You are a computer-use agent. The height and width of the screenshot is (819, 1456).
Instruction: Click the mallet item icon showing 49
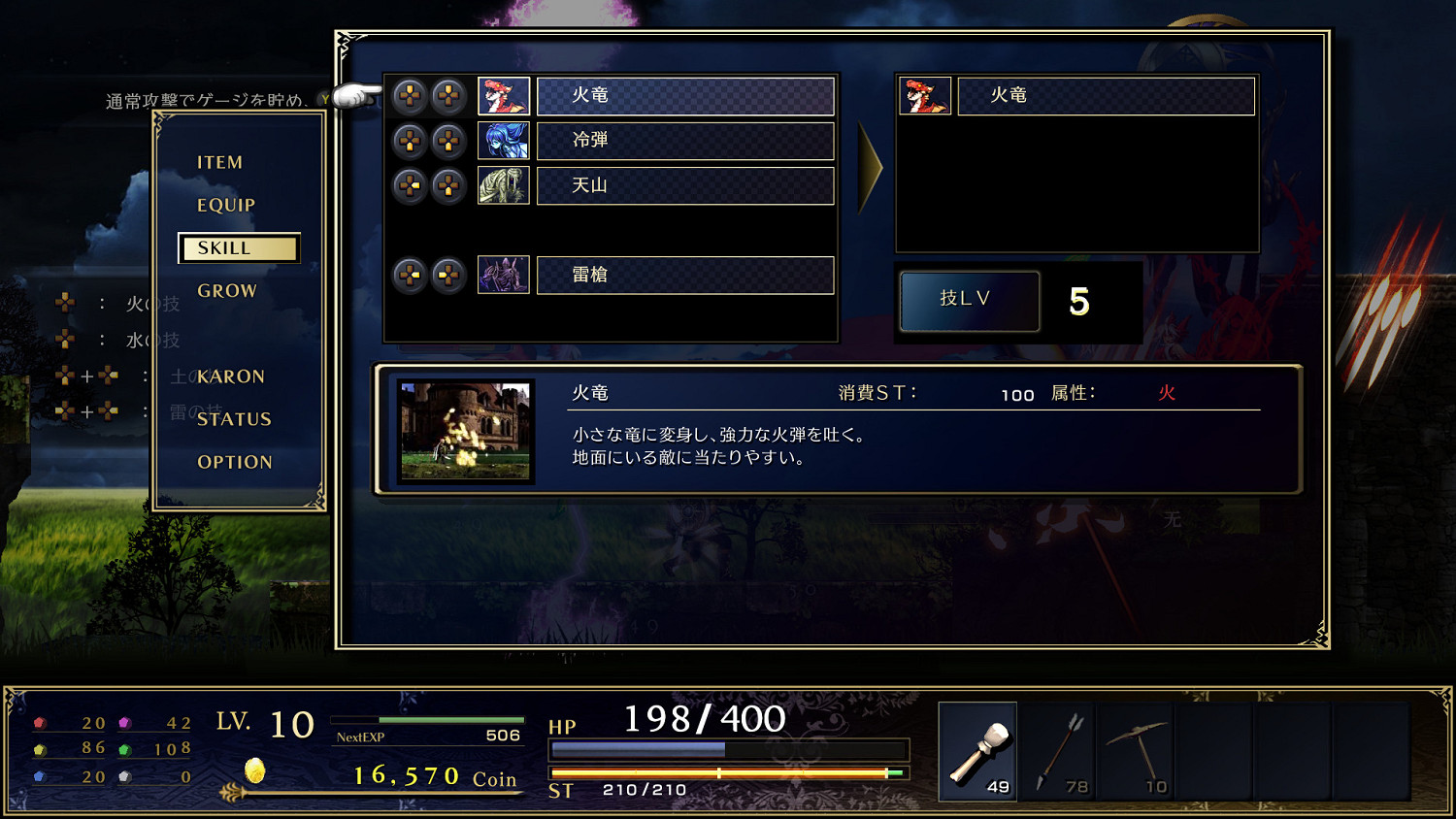pyautogui.click(x=977, y=752)
